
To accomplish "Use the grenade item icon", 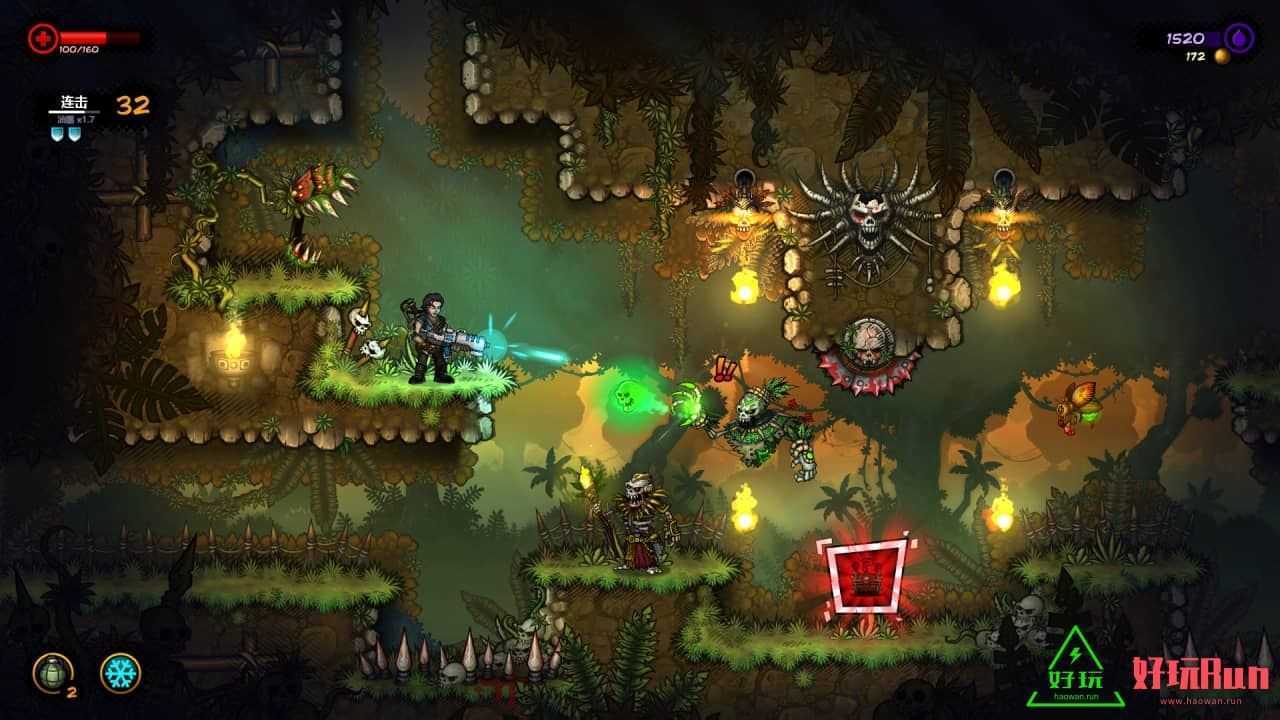I will pos(51,672).
